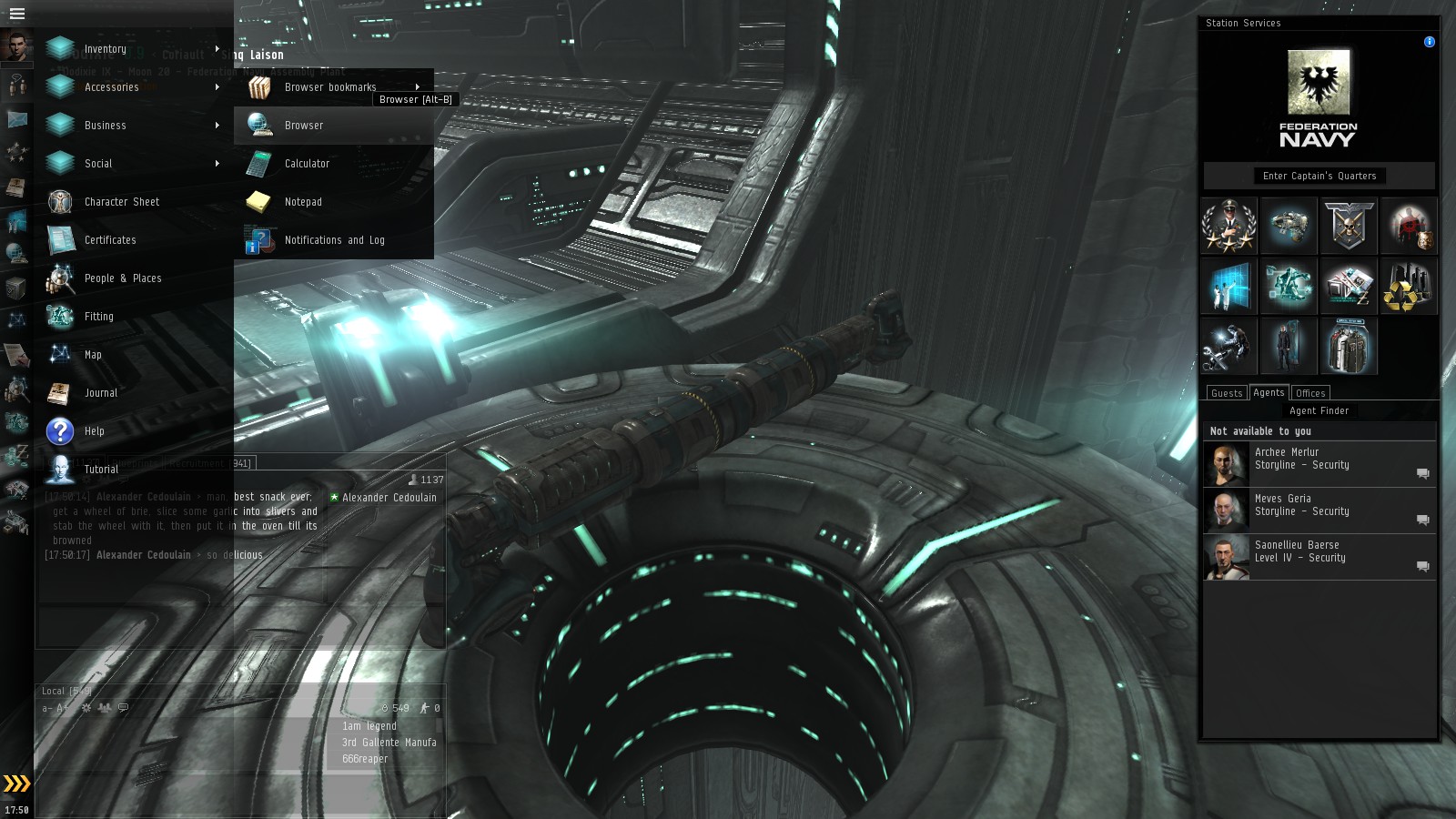Select 666reaper in the Local member list
Viewport: 1456px width, 819px height.
[x=363, y=759]
